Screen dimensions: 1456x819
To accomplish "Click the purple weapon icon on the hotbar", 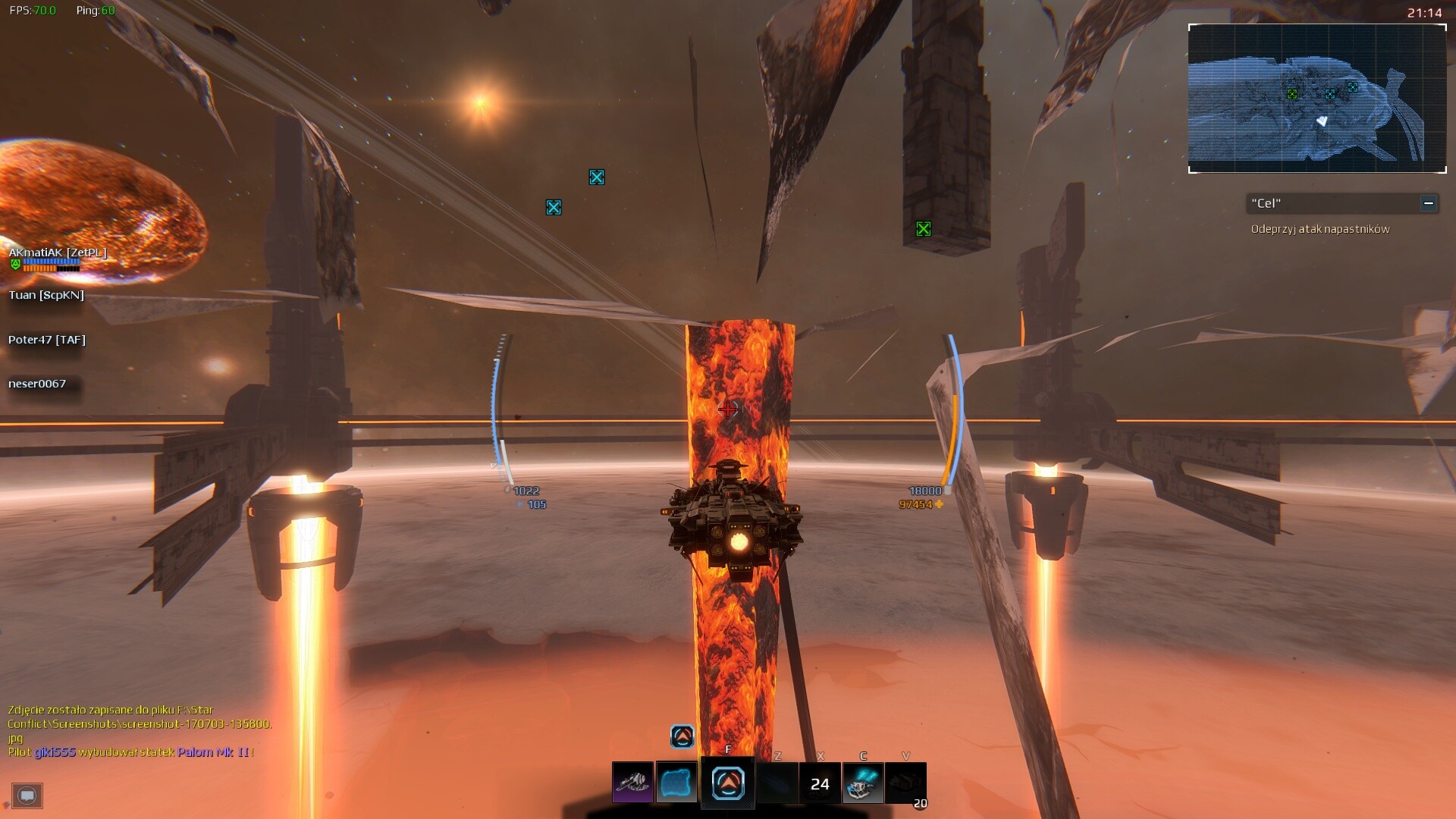I will (632, 783).
